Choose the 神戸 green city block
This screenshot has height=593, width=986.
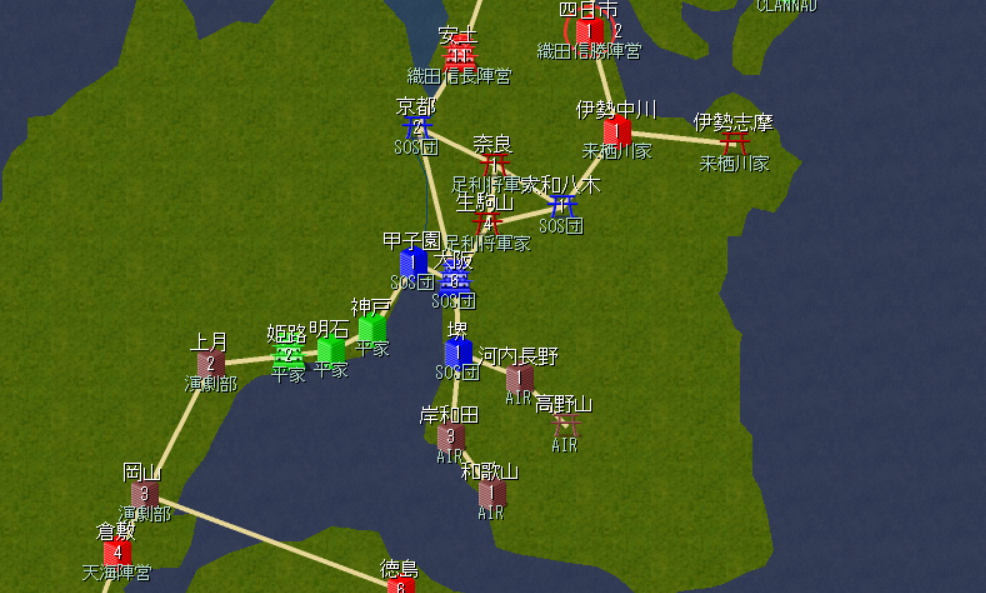tap(372, 327)
